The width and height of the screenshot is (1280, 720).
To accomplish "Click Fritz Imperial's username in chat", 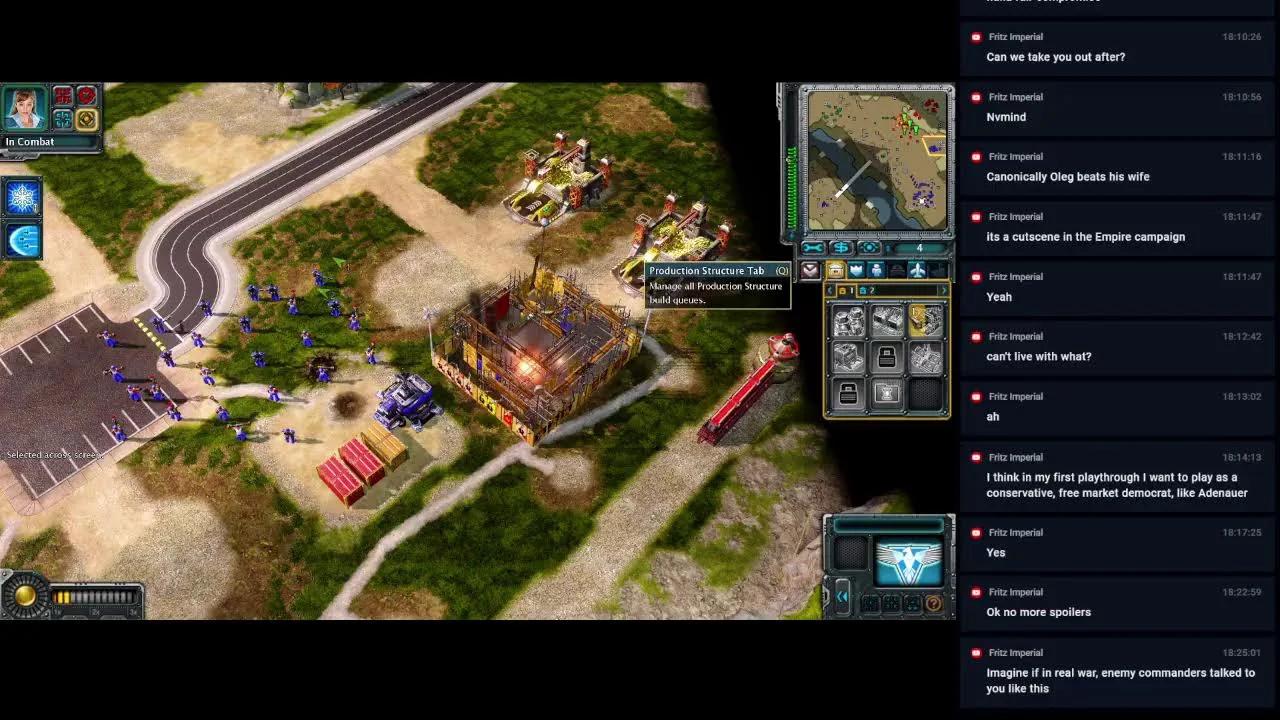I will 1017,37.
